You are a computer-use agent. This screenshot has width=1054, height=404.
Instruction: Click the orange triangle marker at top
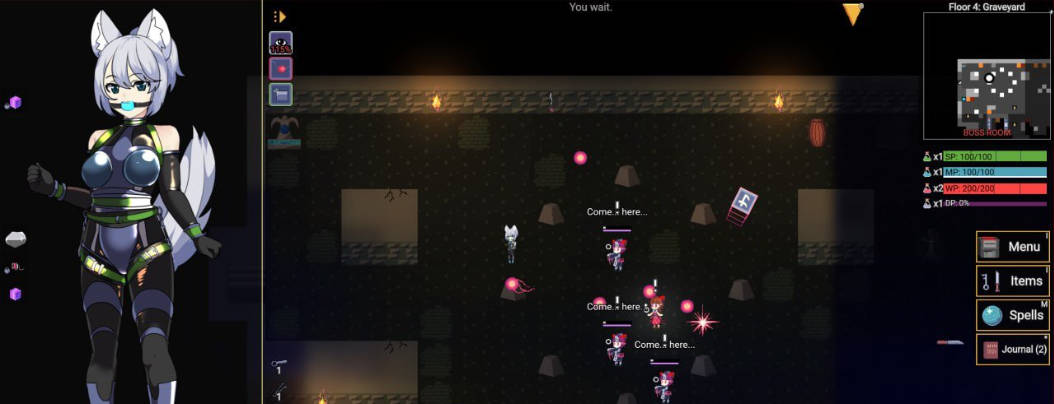pyautogui.click(x=852, y=13)
